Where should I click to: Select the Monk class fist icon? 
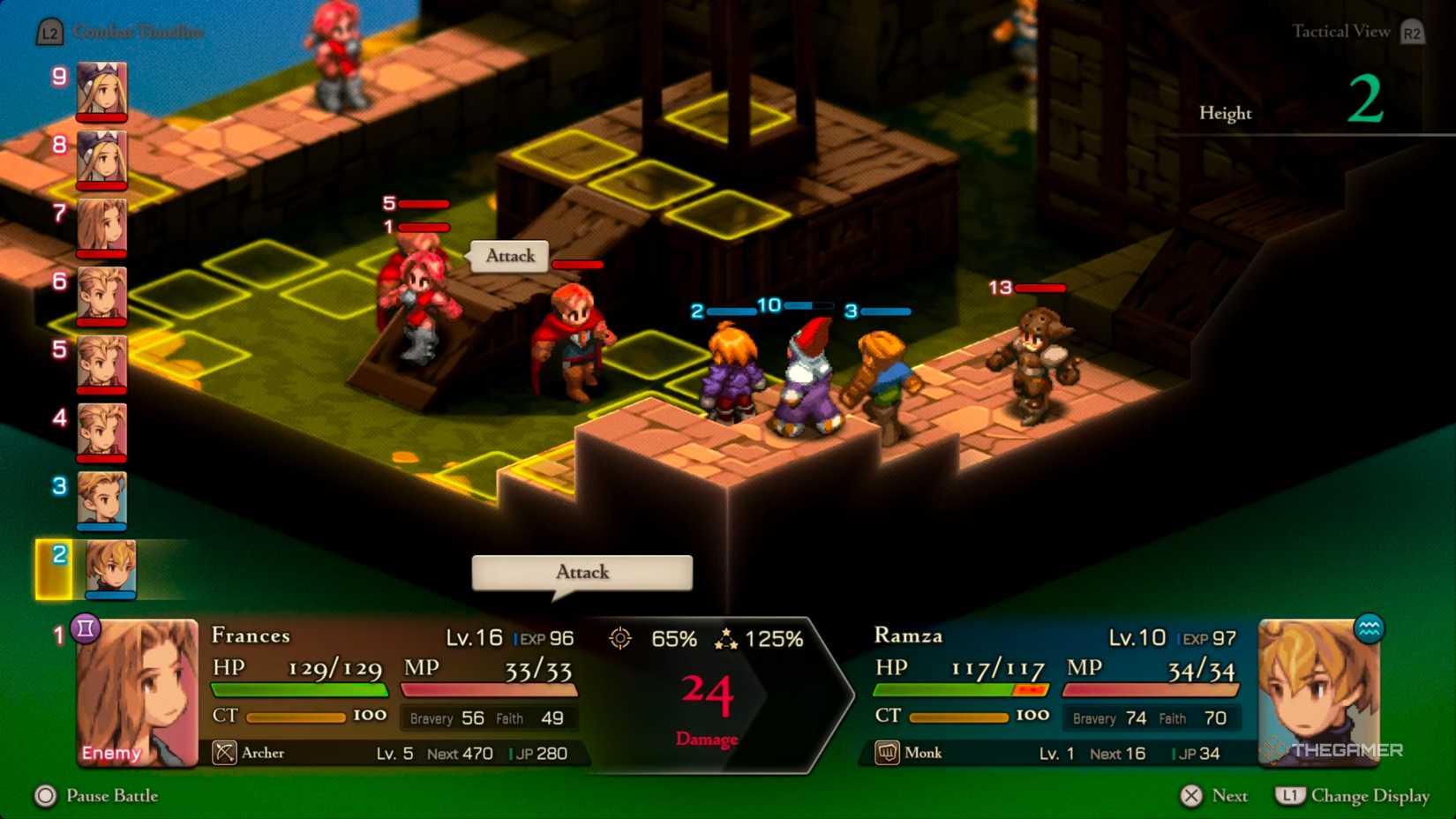coord(889,752)
